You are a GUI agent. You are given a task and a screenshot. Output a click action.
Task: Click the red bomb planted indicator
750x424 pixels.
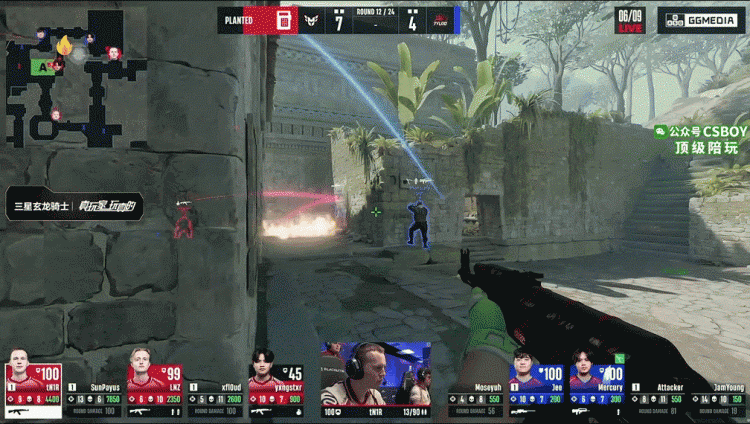click(284, 19)
